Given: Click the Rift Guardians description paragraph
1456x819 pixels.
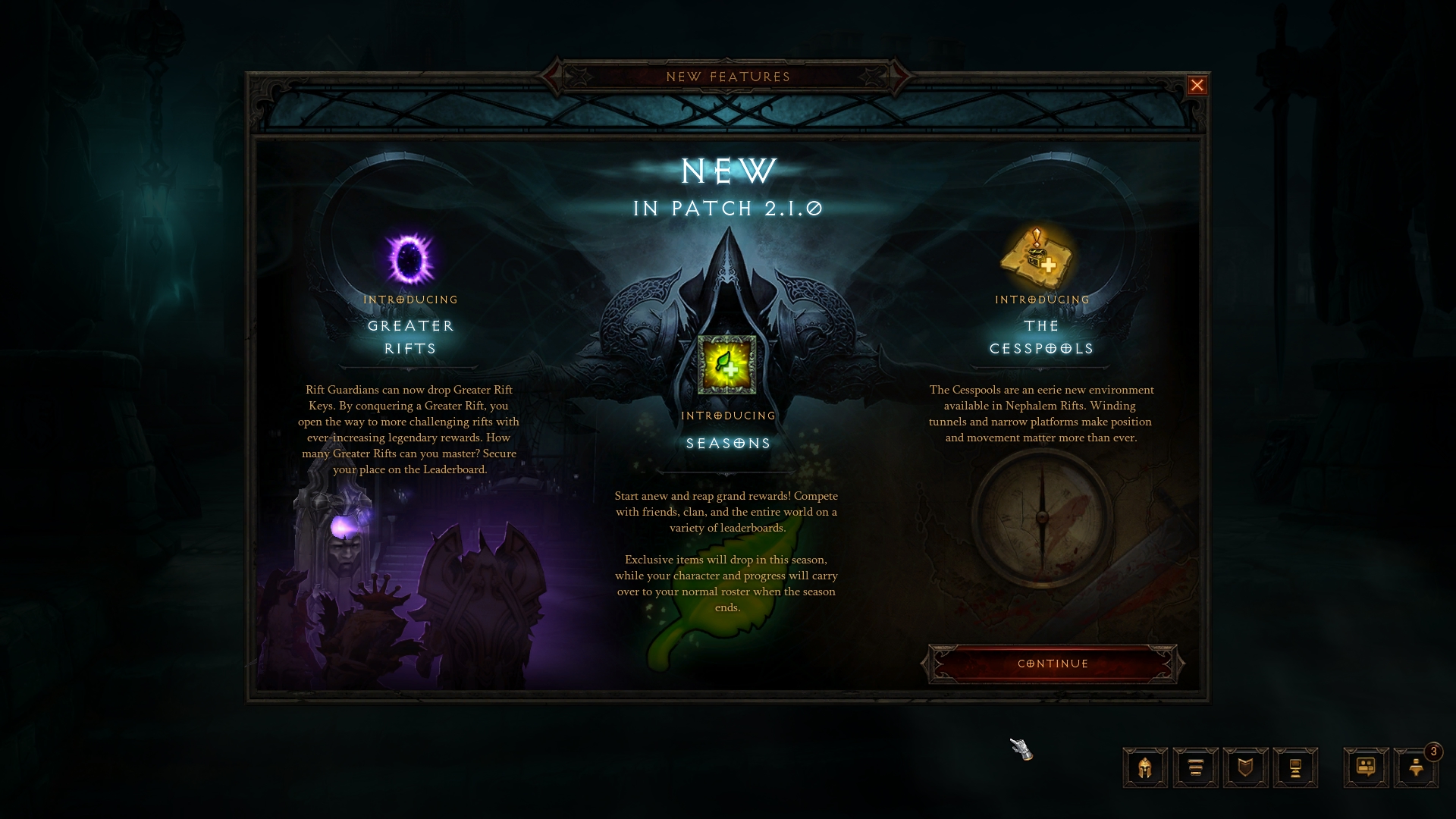Looking at the screenshot, I should click(410, 430).
